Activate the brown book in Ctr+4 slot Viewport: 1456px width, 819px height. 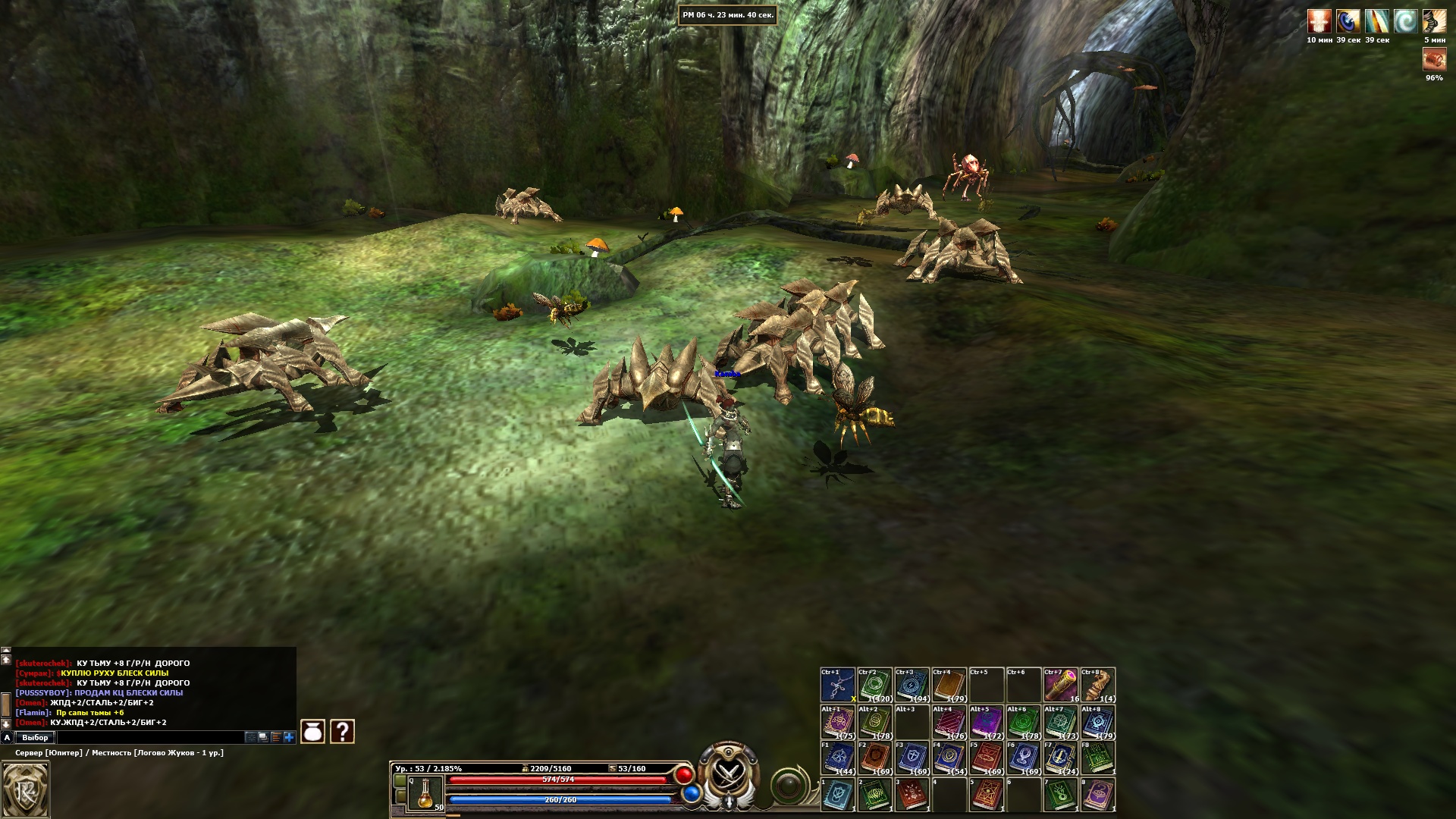949,686
